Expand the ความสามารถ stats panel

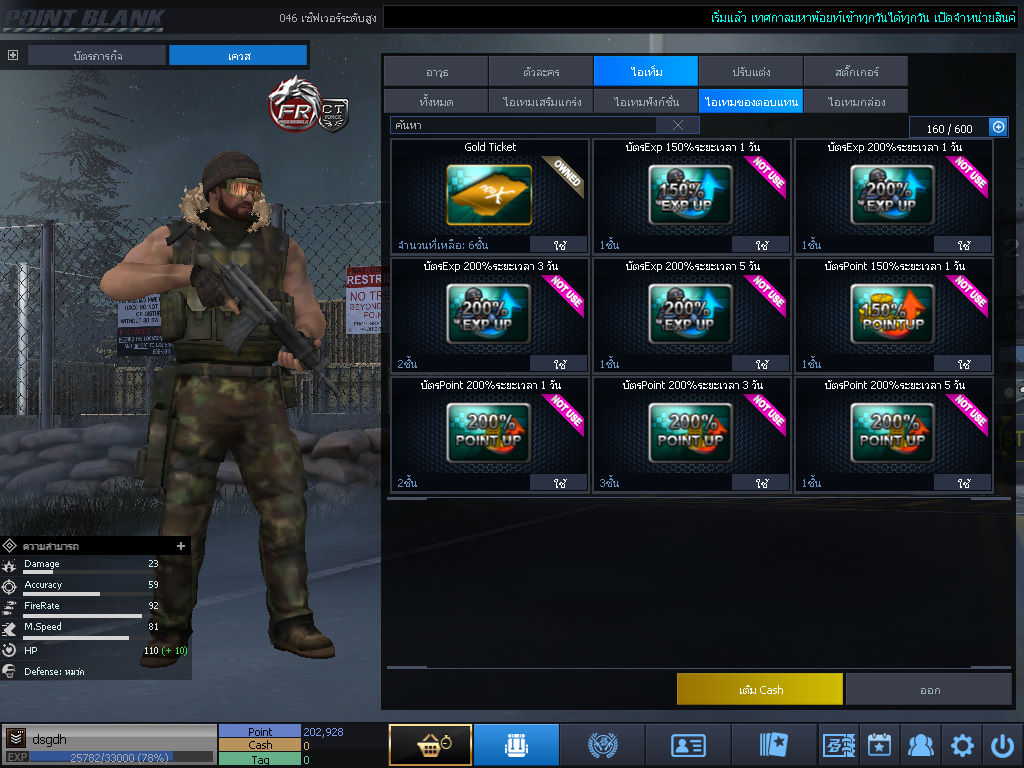coord(181,546)
